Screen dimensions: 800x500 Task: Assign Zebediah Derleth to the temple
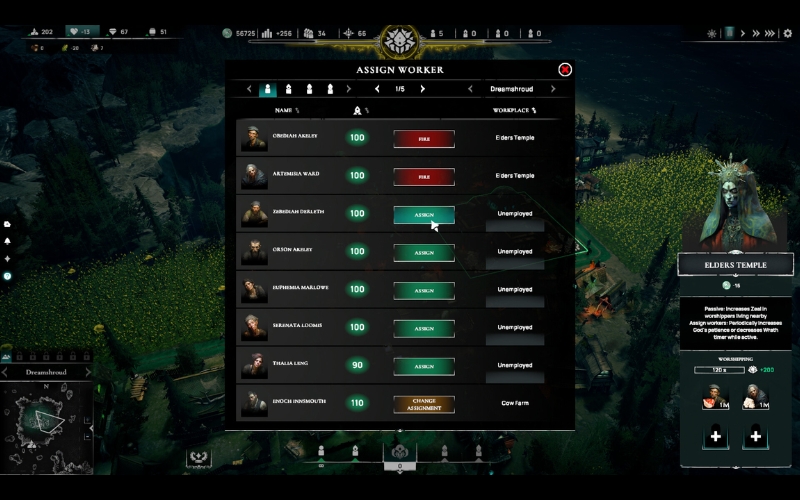point(424,214)
